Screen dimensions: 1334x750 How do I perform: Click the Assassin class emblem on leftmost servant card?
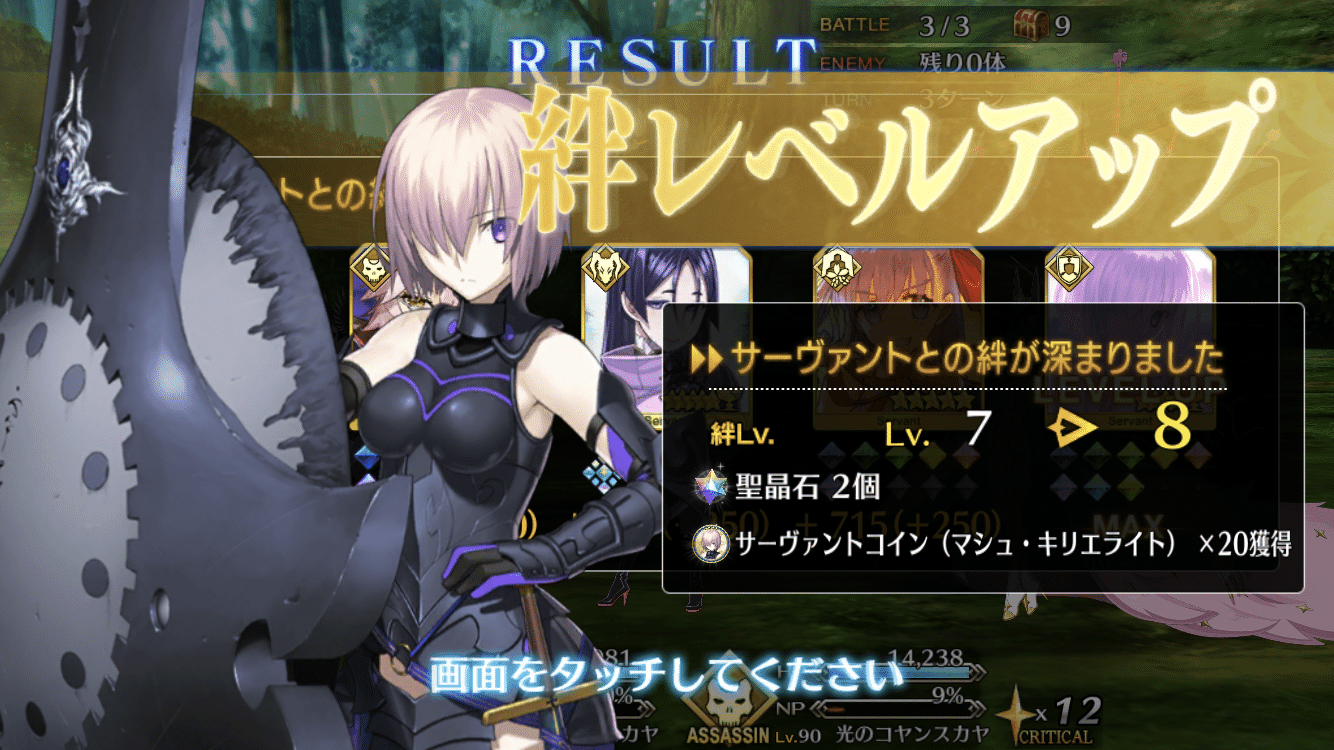[x=371, y=268]
